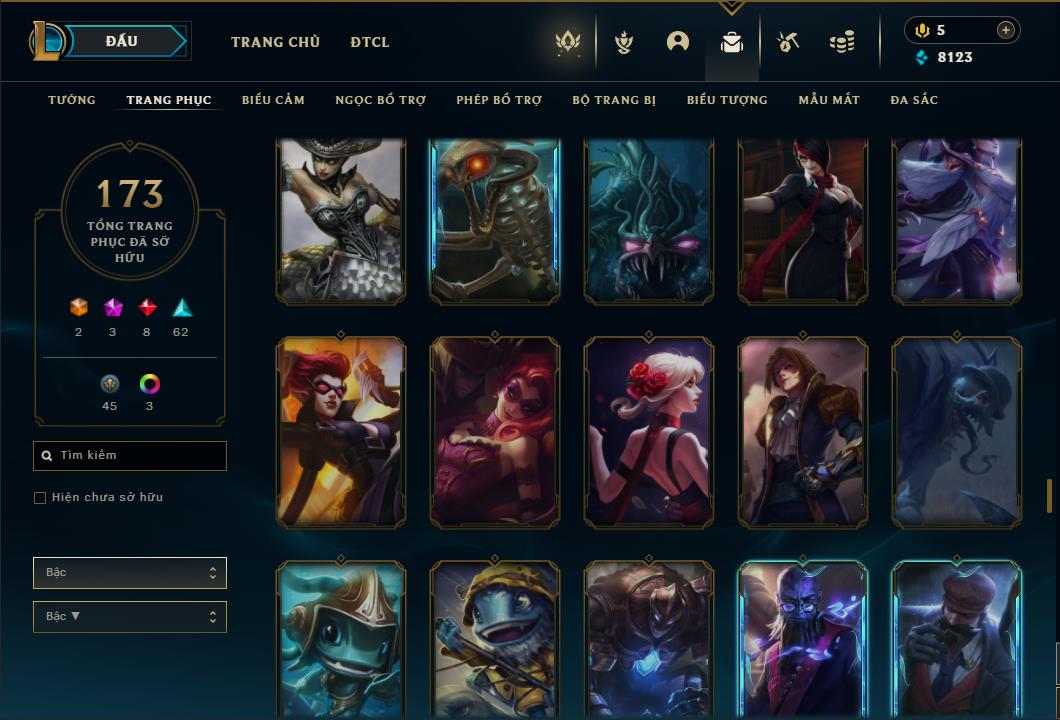This screenshot has height=720, width=1060.
Task: Show the BỘ TRANG BỊ tab
Action: (614, 100)
